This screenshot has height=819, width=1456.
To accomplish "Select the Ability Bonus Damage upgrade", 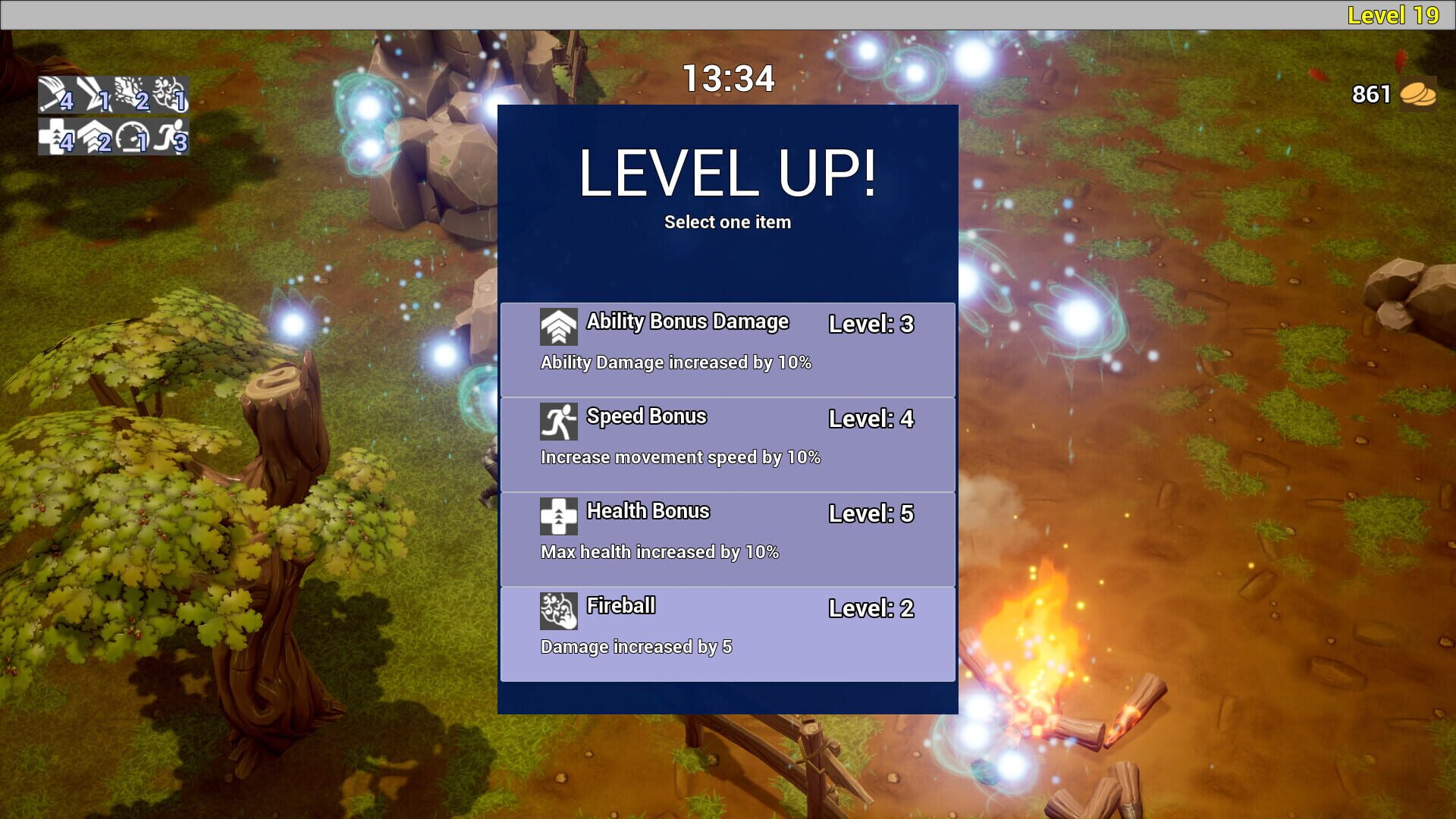I will pos(726,347).
